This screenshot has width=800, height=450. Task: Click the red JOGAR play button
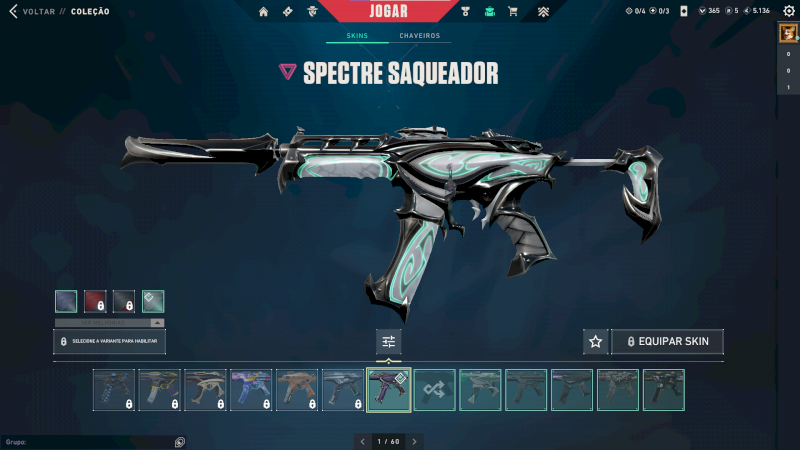(394, 11)
